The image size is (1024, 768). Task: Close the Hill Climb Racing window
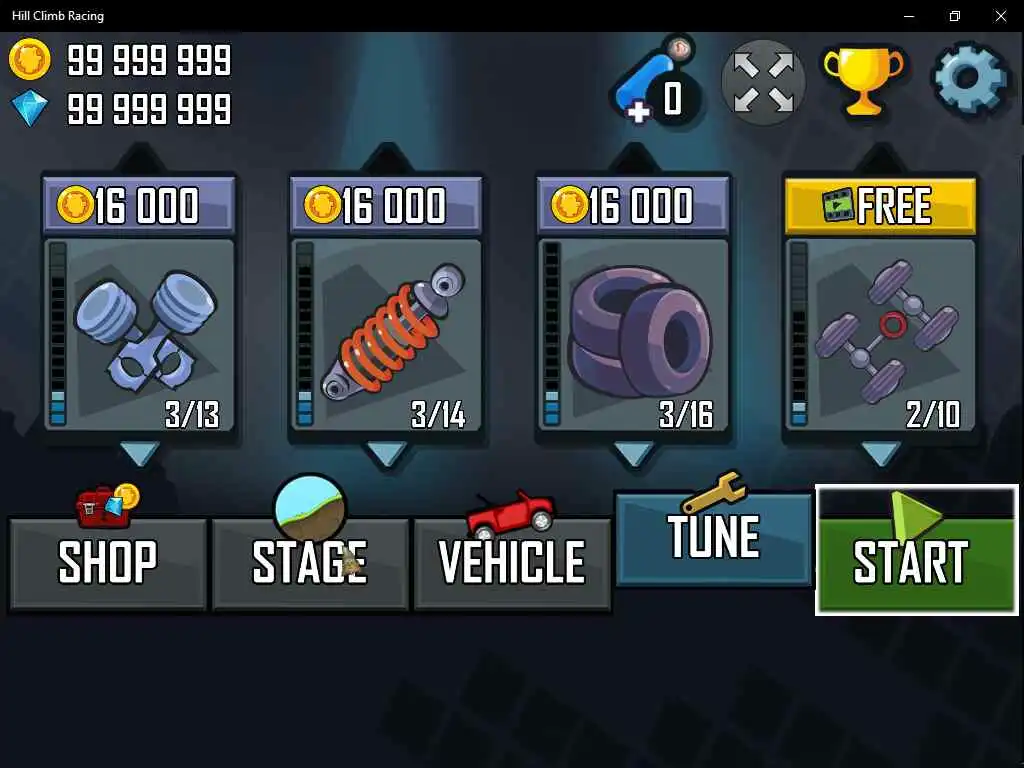(1000, 16)
